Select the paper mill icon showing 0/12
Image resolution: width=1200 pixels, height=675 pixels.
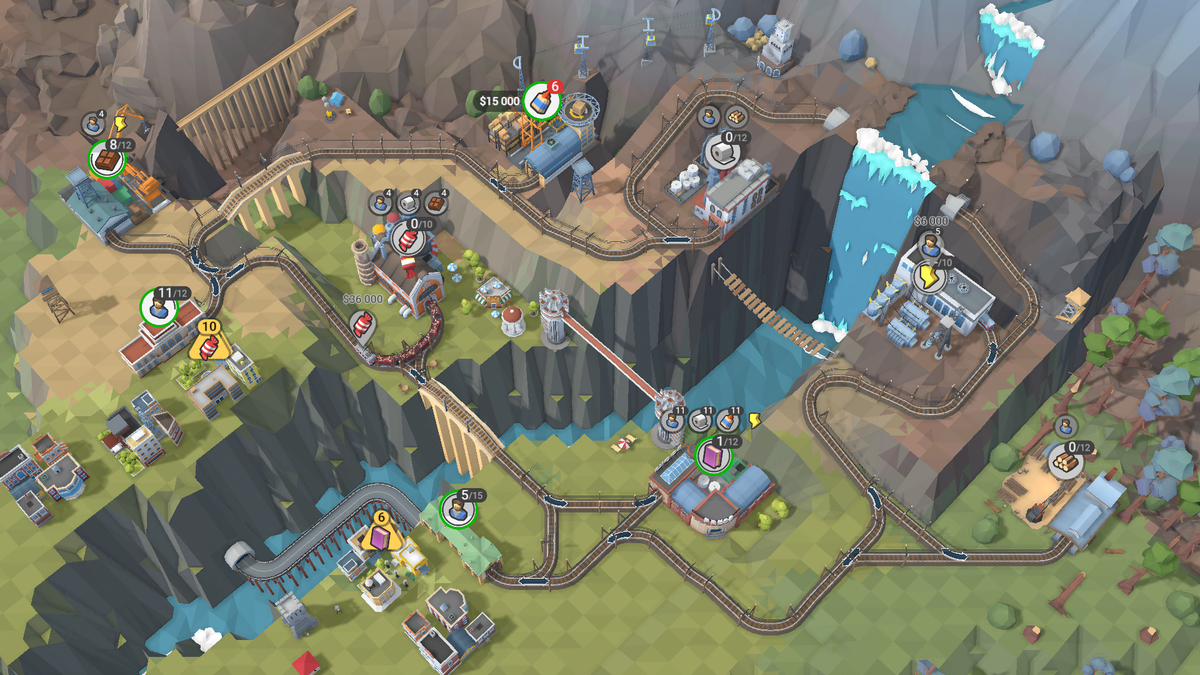pyautogui.click(x=721, y=151)
